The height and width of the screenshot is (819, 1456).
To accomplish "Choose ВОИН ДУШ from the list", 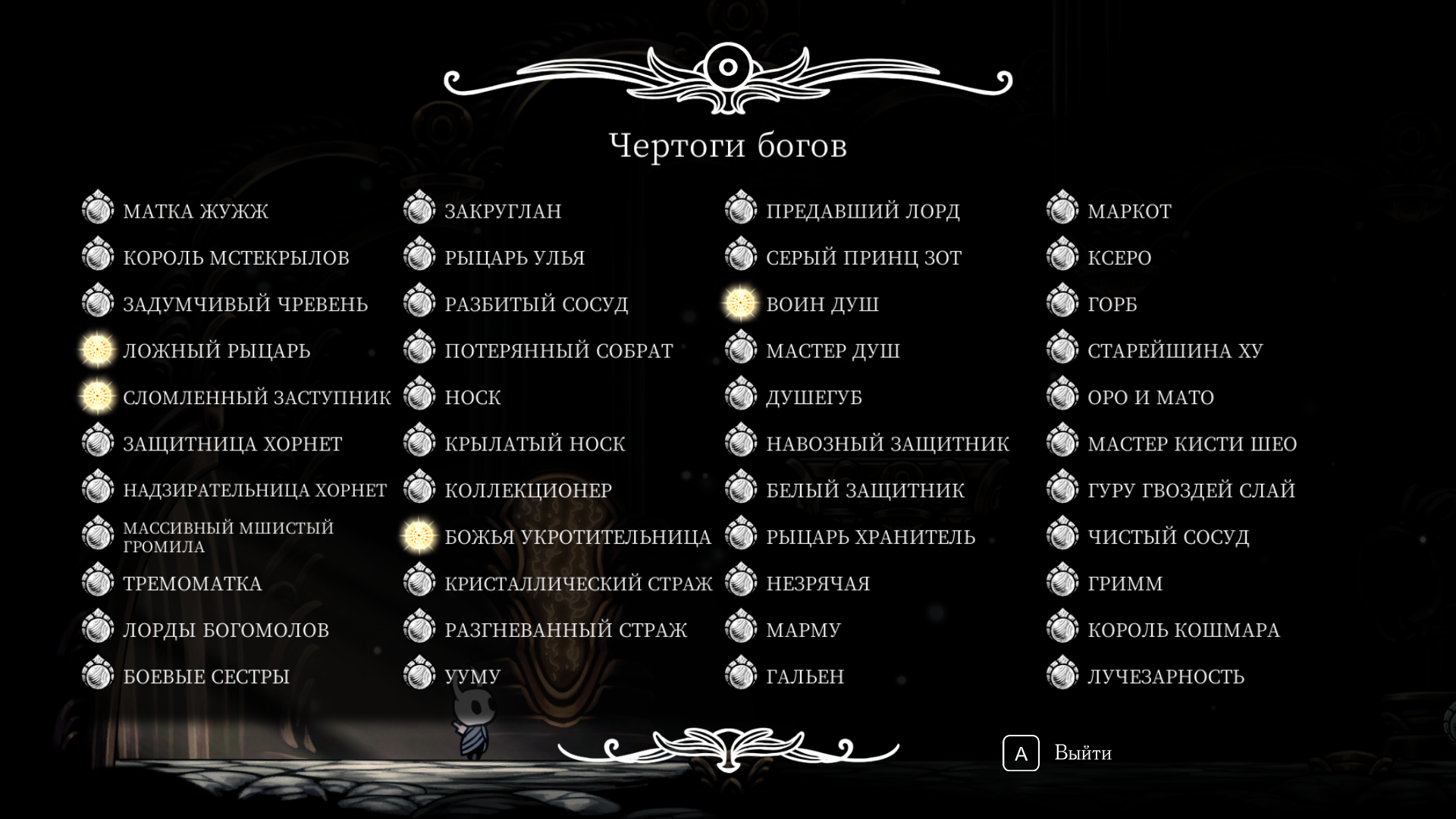I will click(x=822, y=304).
